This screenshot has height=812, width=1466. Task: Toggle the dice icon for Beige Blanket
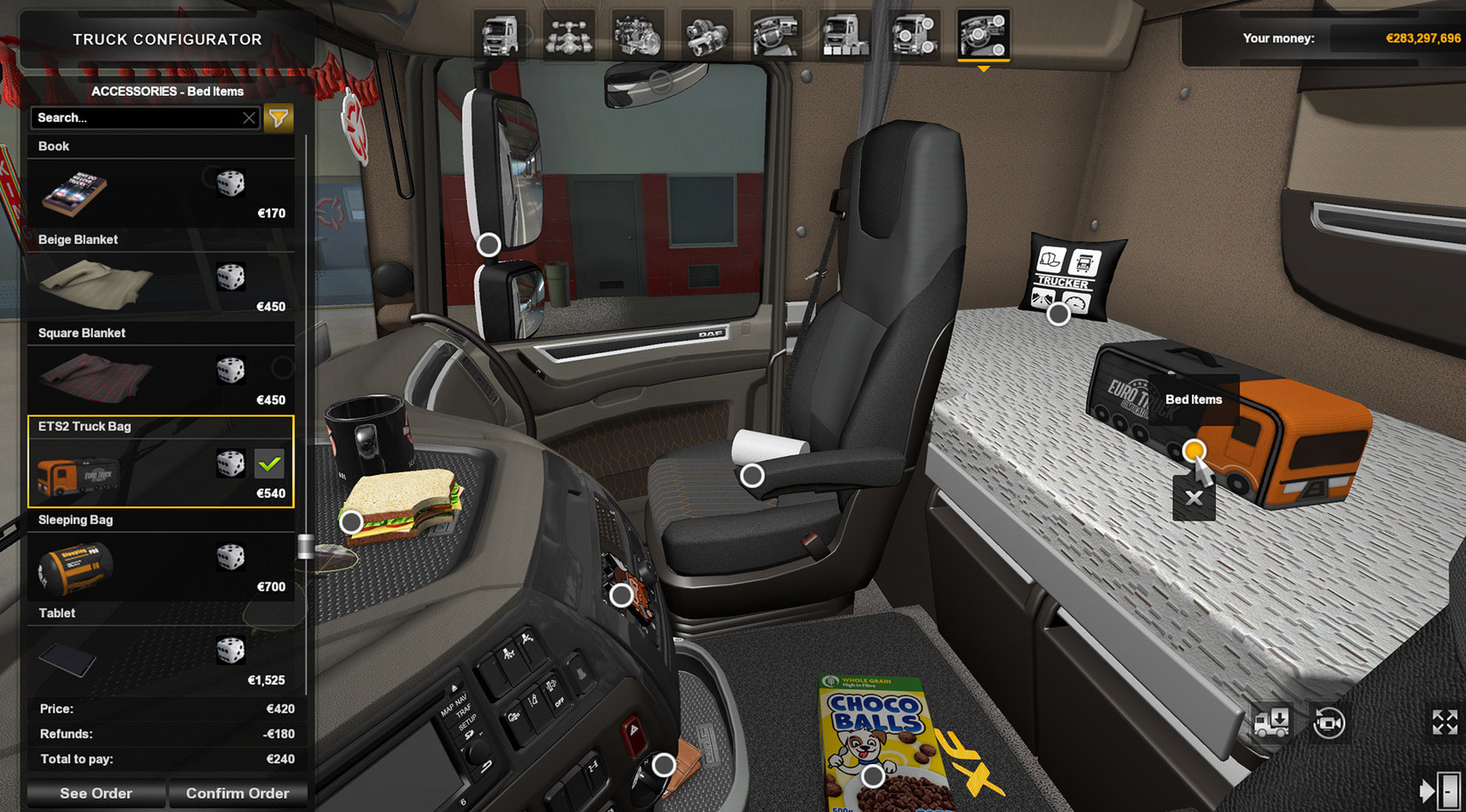[x=233, y=278]
